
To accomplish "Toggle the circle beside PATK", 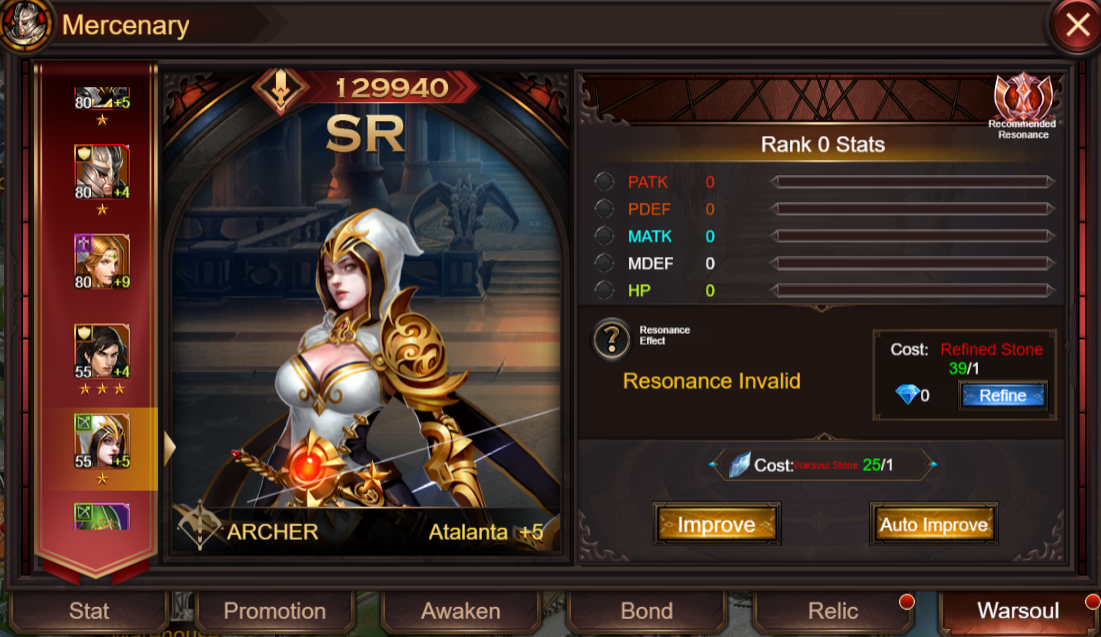I will click(x=604, y=182).
